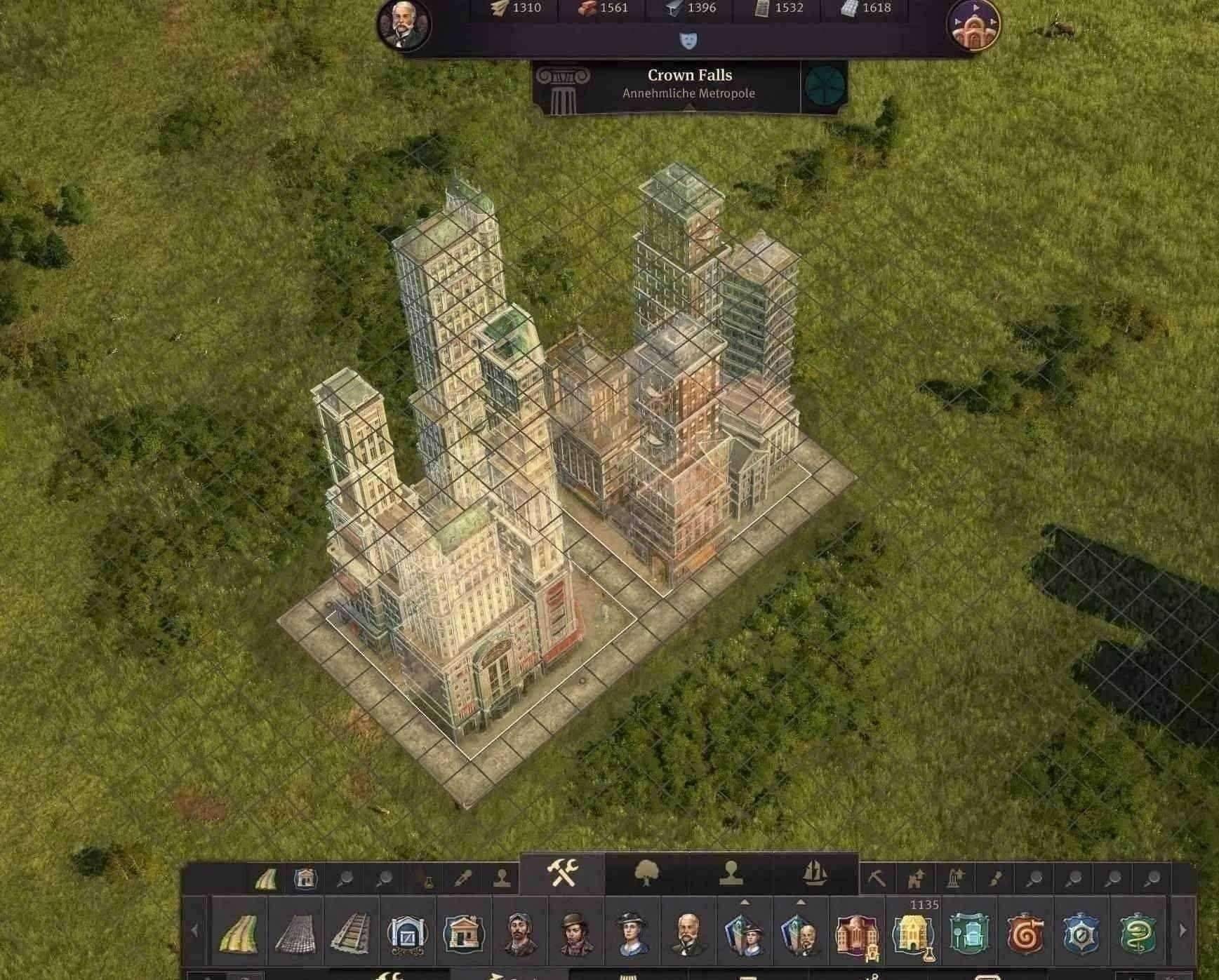Open the investor portrait in the top bar
The width and height of the screenshot is (1219, 980).
pos(404,25)
